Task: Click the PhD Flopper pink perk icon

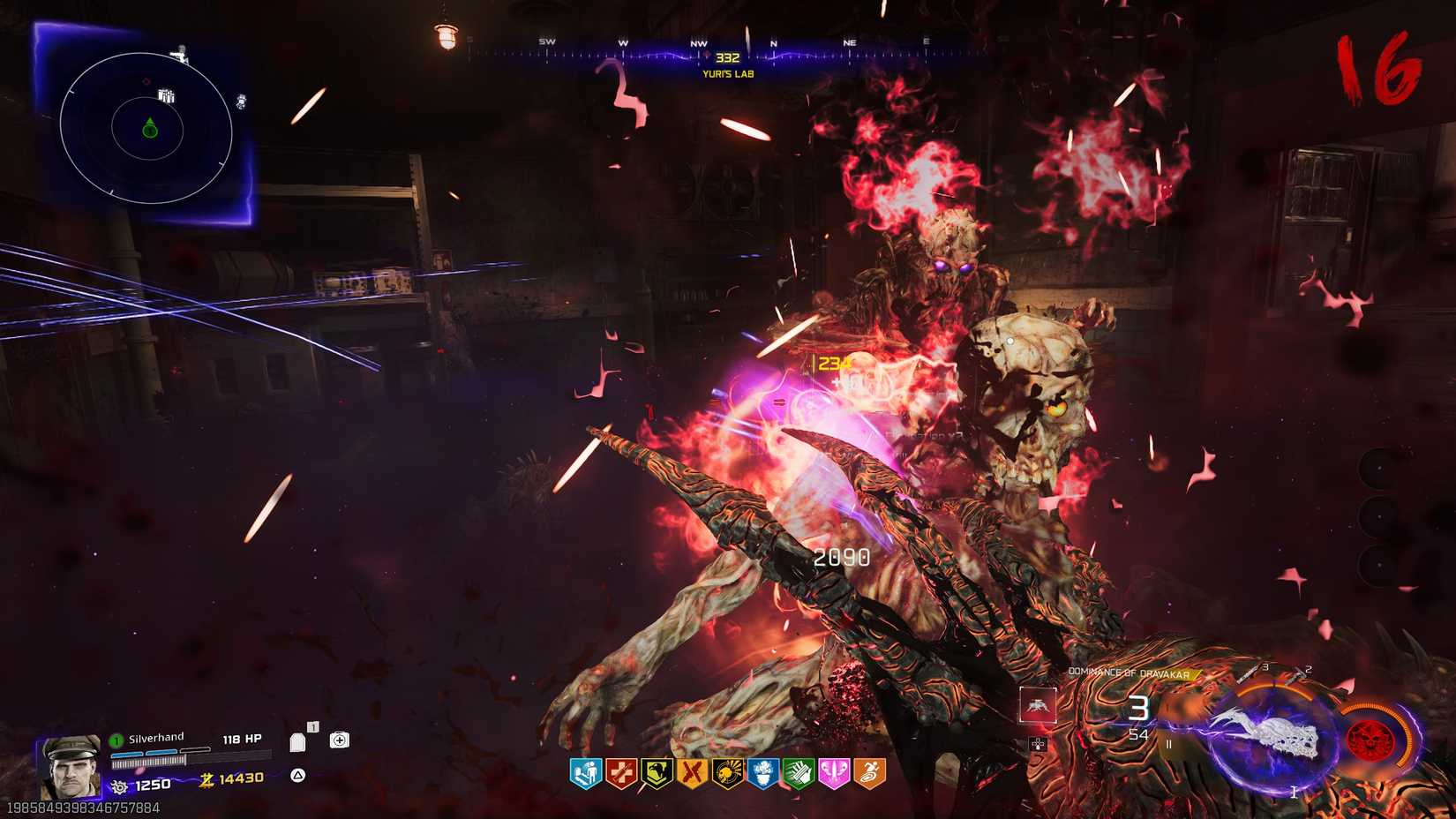Action: pos(834,775)
